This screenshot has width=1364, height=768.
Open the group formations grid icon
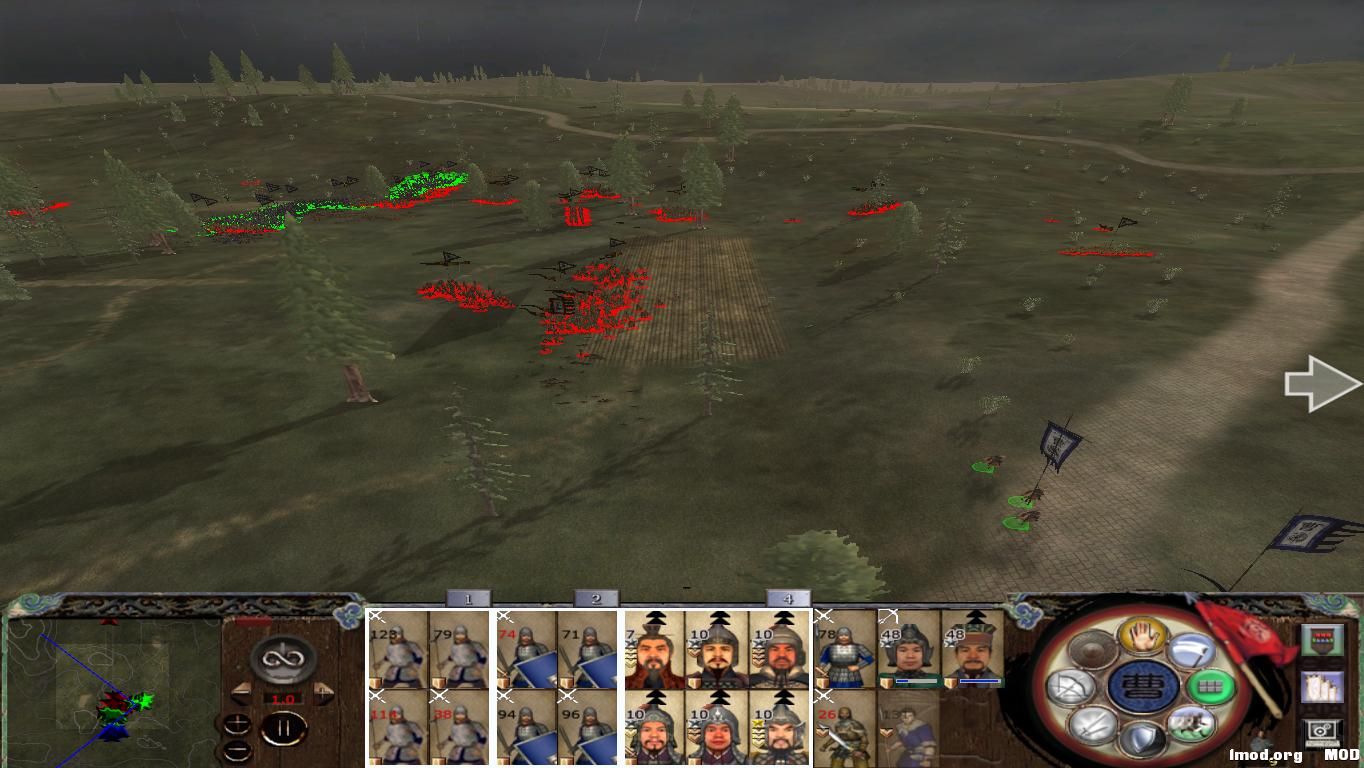[x=1209, y=686]
